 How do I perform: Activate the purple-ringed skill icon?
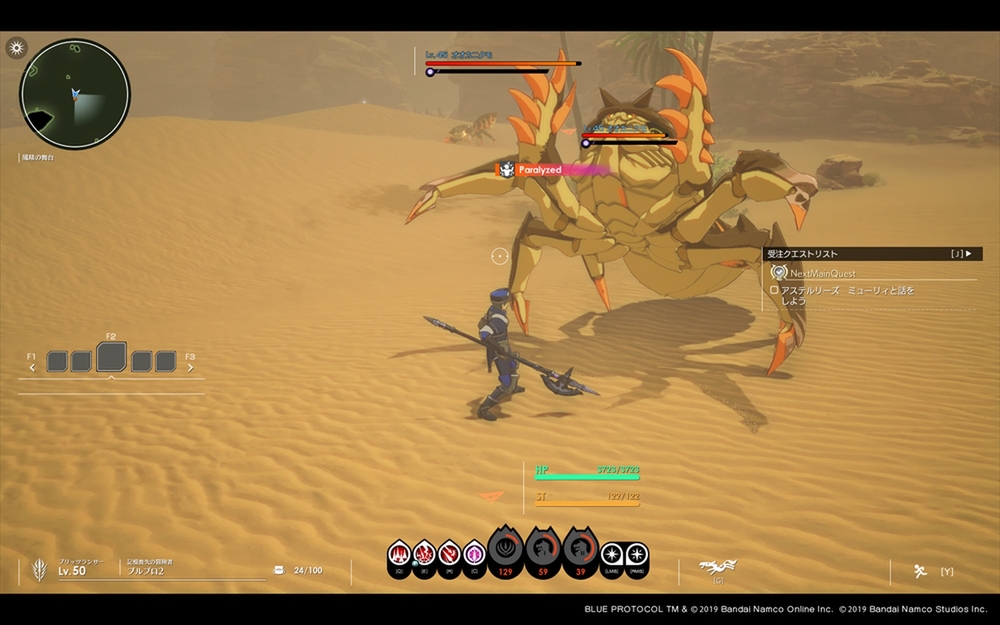(474, 553)
